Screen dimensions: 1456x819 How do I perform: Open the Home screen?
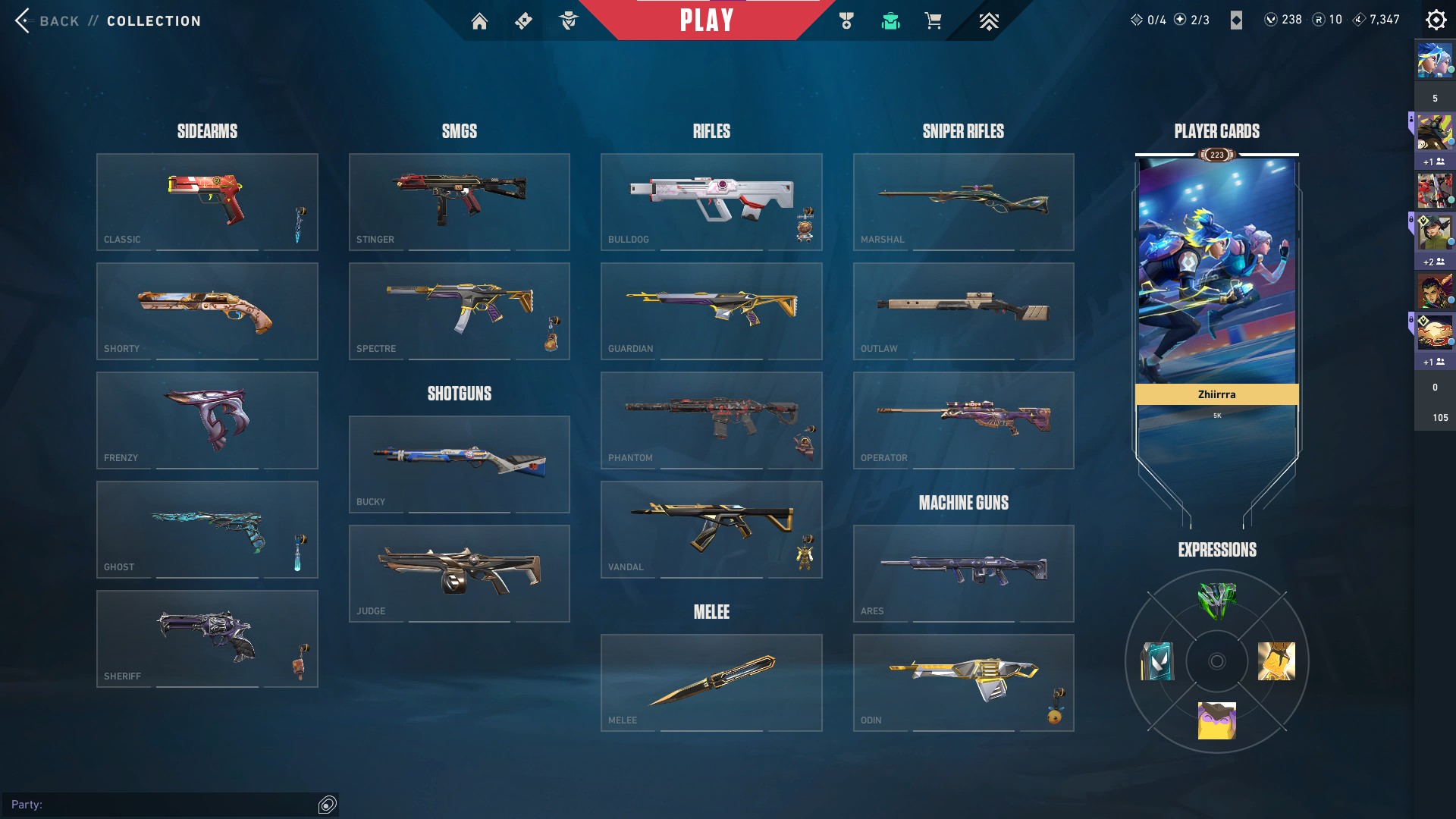tap(480, 20)
